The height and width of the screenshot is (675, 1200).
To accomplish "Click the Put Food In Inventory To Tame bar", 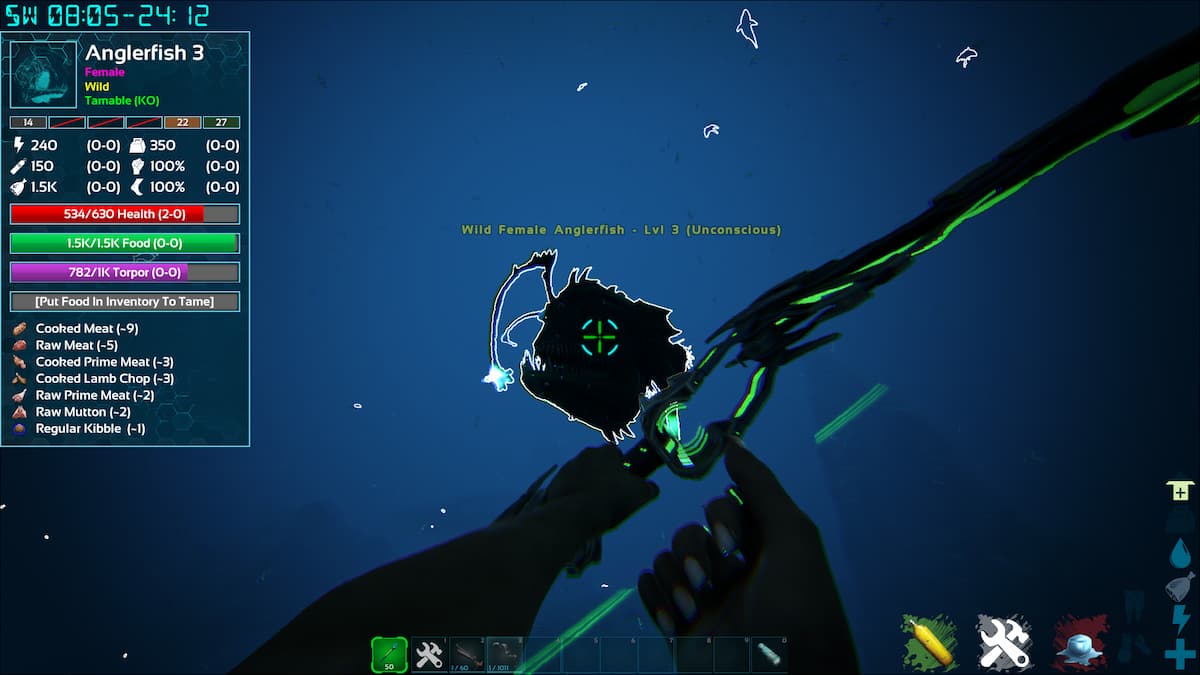I will 125,301.
